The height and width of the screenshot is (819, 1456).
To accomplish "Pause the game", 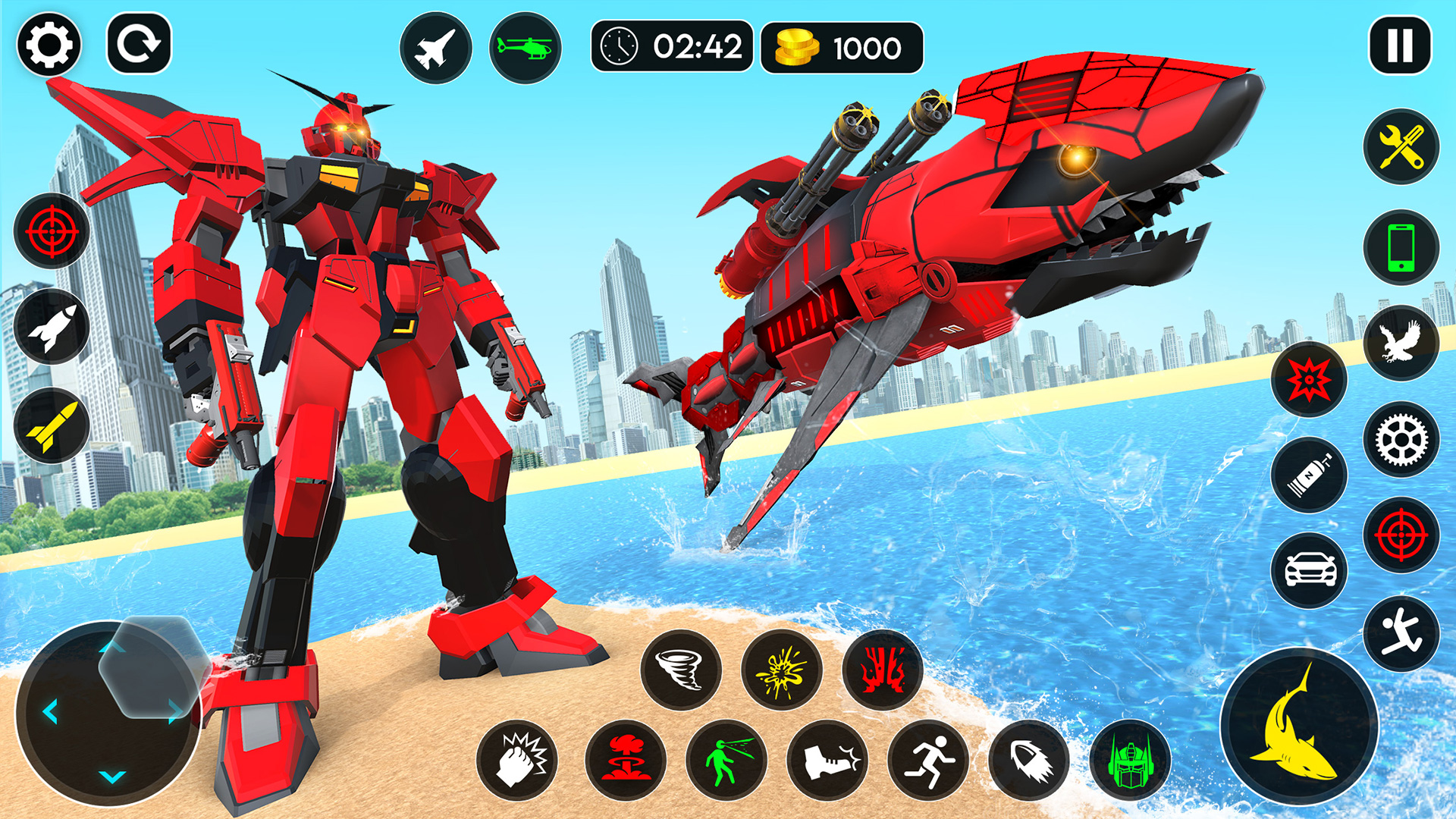I will pyautogui.click(x=1400, y=45).
